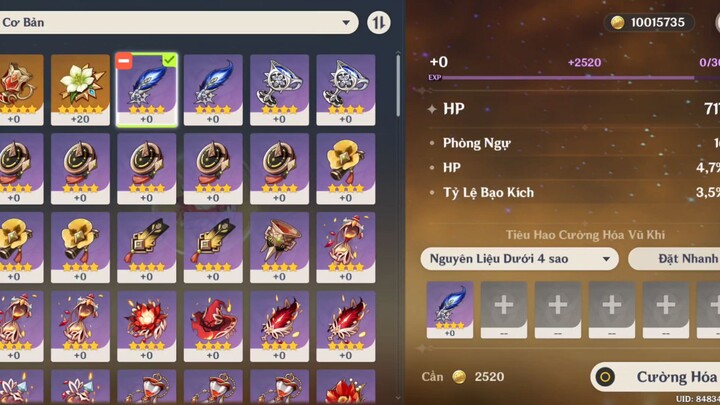Click the filled blue feather material slot
720x405 pixels.
pyautogui.click(x=450, y=305)
